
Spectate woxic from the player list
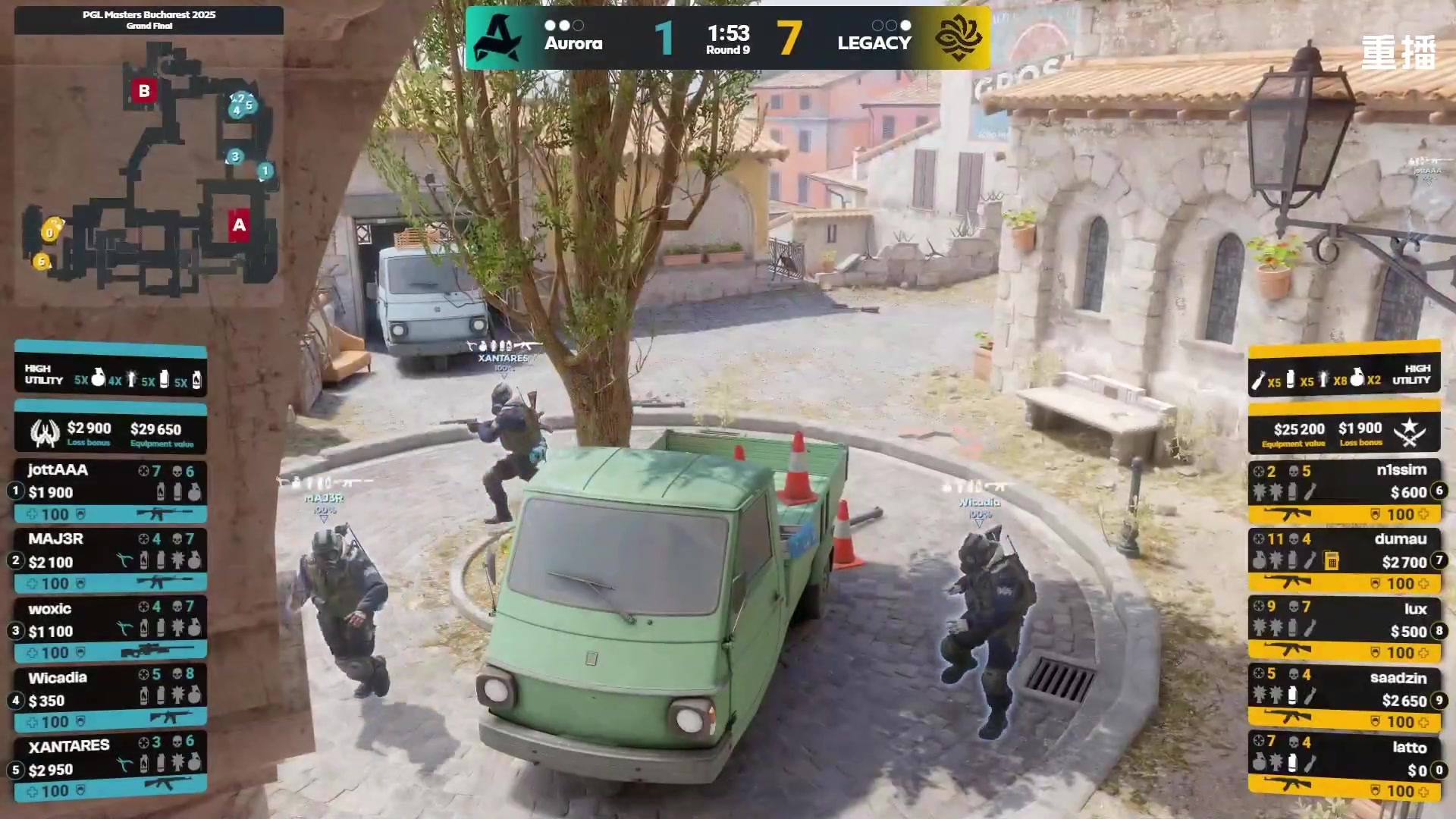(110, 629)
